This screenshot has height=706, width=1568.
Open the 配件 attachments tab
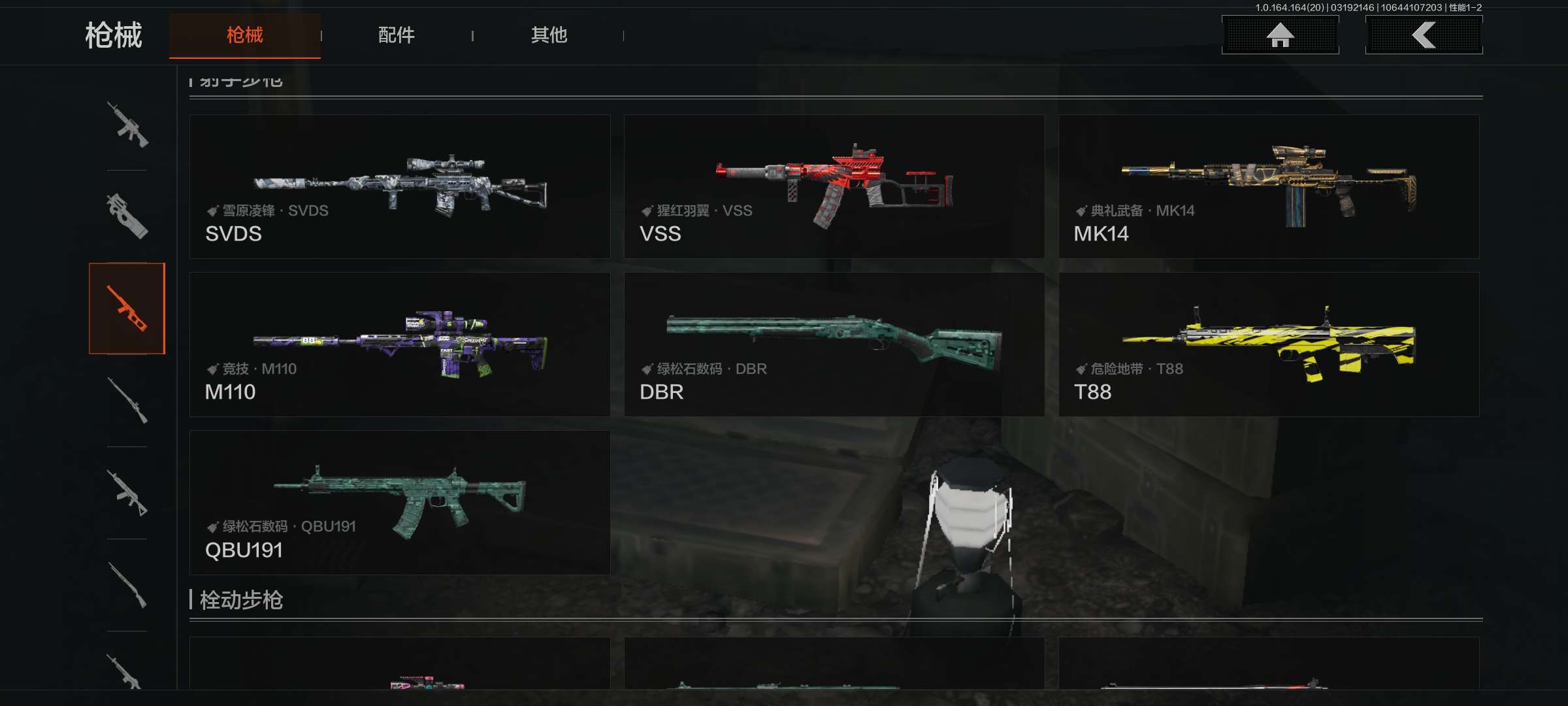[396, 35]
